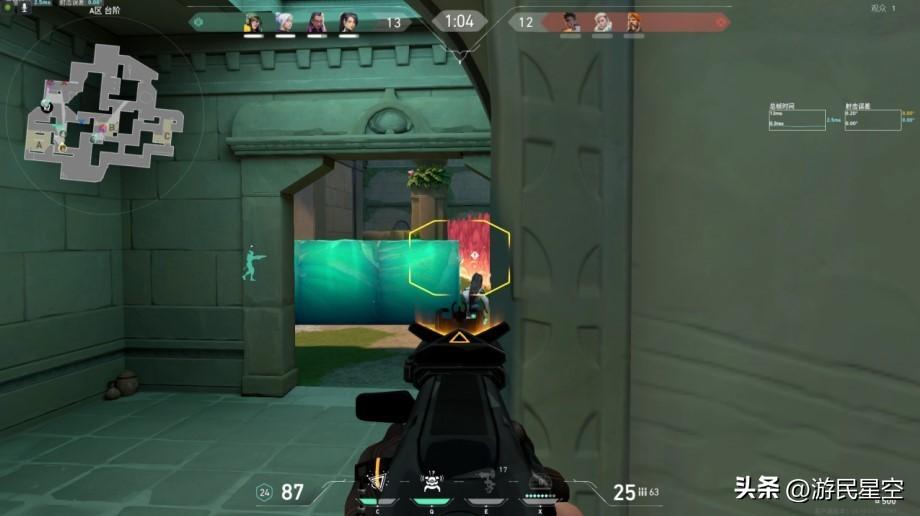Select the white-haired teammate portrait
920x516 pixels.
pyautogui.click(x=285, y=22)
